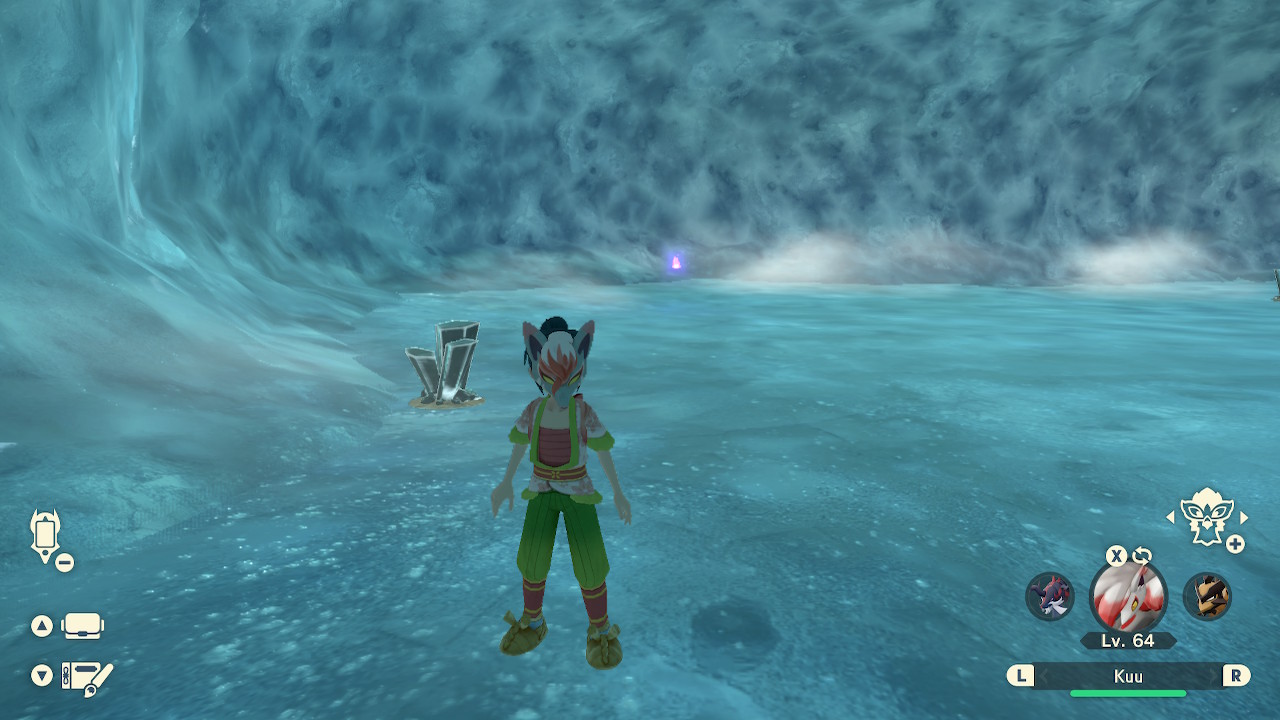Select the brown Pokémon party portrait
The height and width of the screenshot is (720, 1280).
(x=1207, y=596)
